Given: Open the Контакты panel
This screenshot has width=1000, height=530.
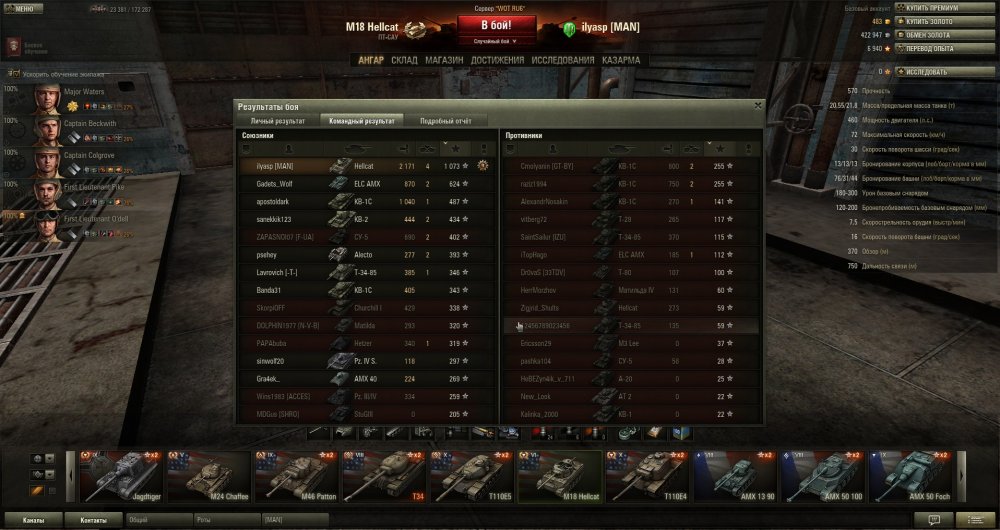Looking at the screenshot, I should coord(94,520).
